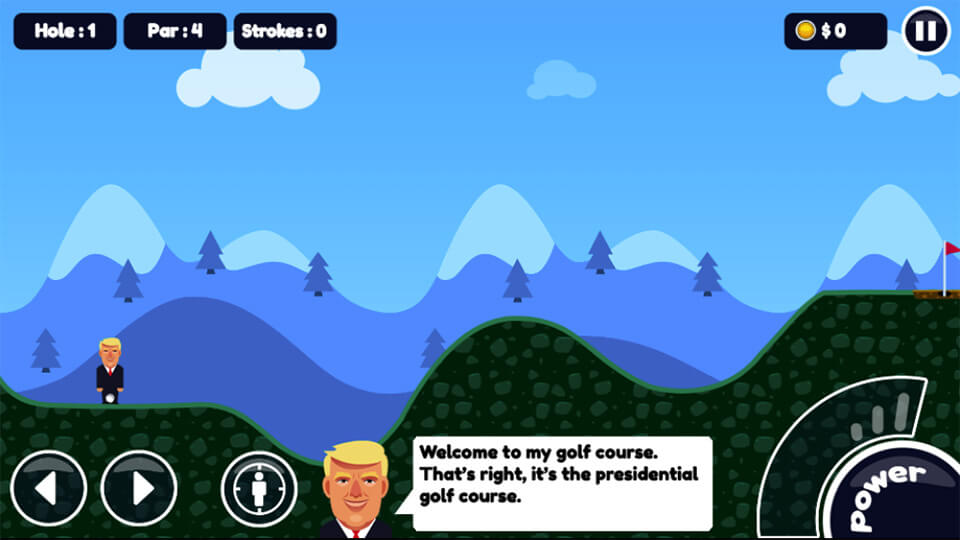Click the golfer target circle button

click(259, 489)
